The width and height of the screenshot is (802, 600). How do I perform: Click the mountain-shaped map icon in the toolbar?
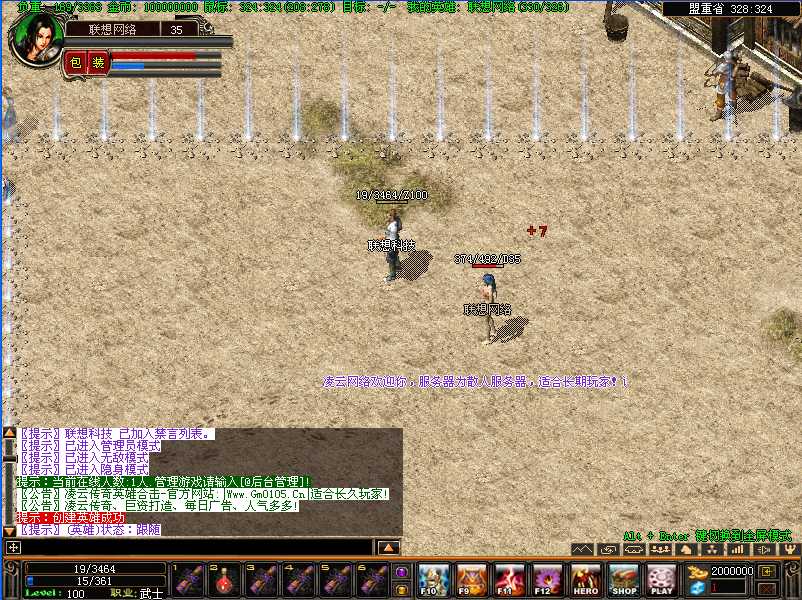pos(583,549)
